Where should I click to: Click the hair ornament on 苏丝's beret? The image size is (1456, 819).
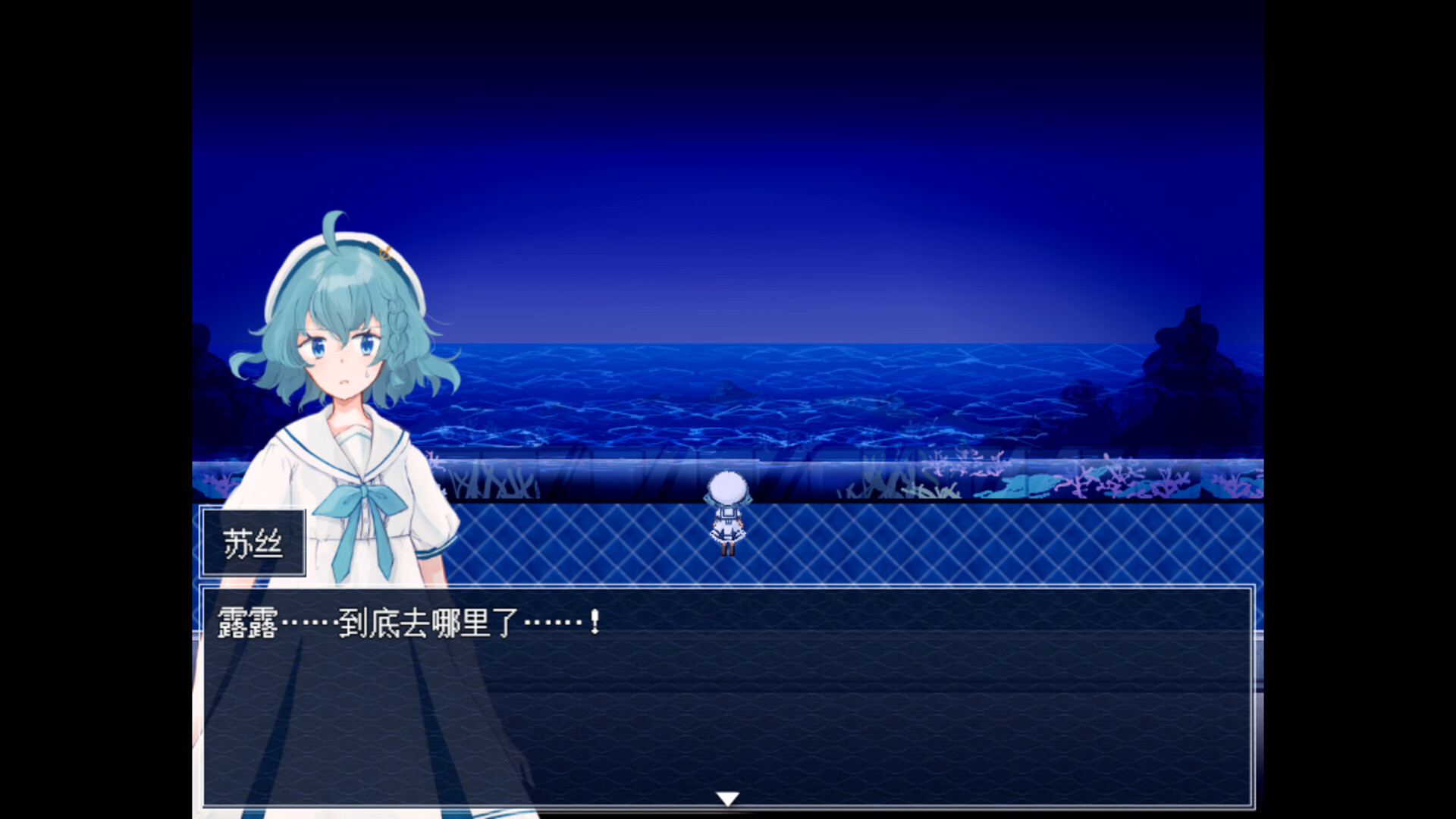pos(383,254)
